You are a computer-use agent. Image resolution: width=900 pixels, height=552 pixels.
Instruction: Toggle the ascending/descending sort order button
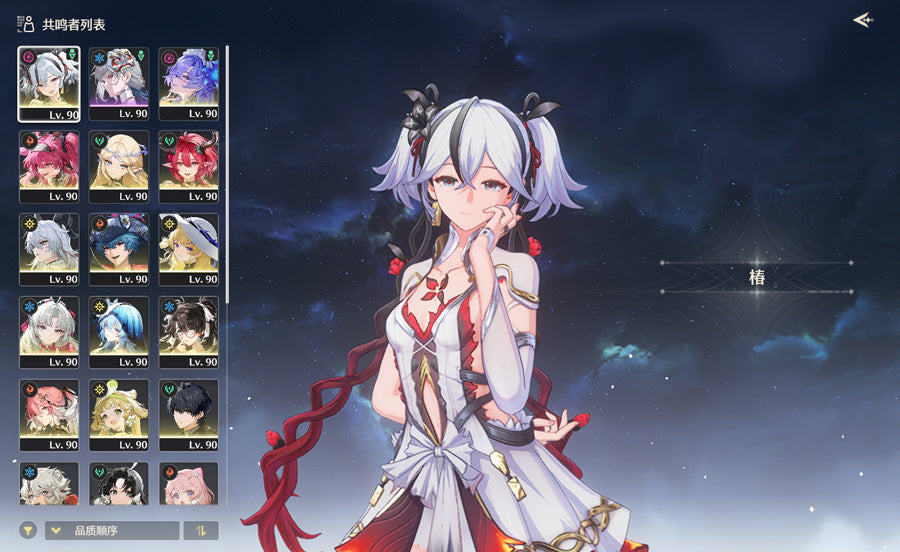pyautogui.click(x=201, y=531)
